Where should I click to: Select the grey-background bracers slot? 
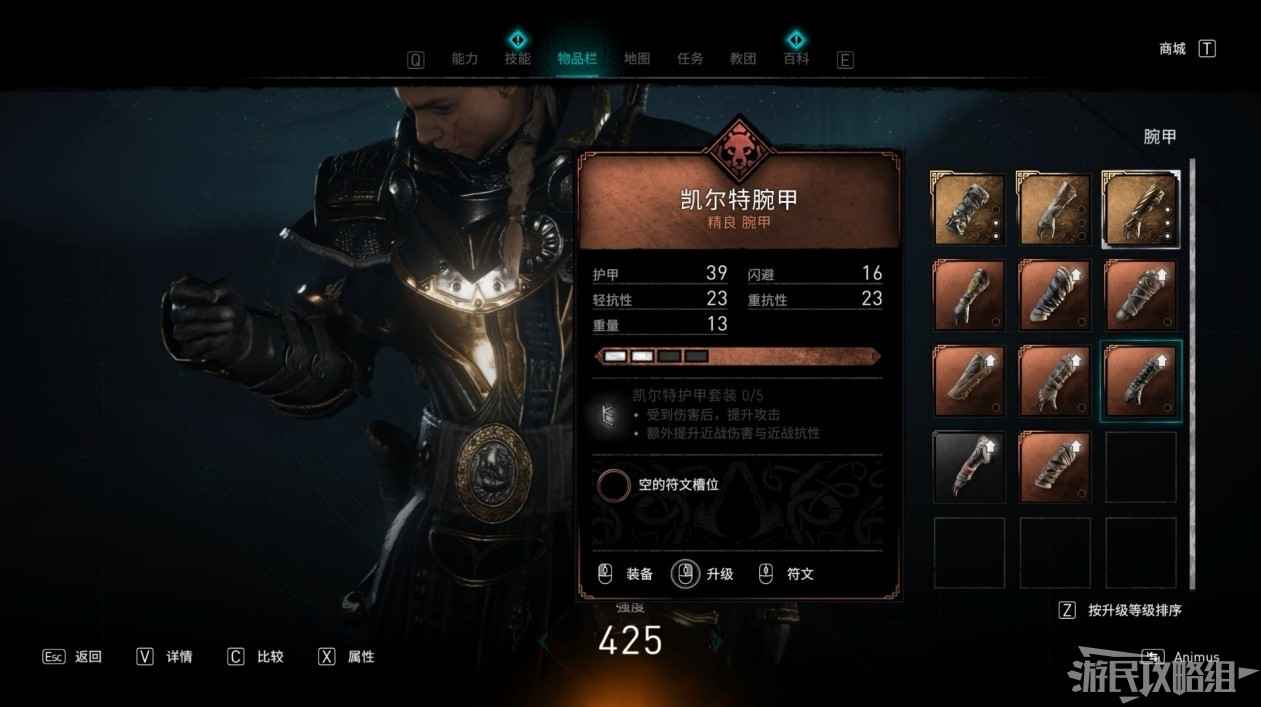tap(969, 465)
